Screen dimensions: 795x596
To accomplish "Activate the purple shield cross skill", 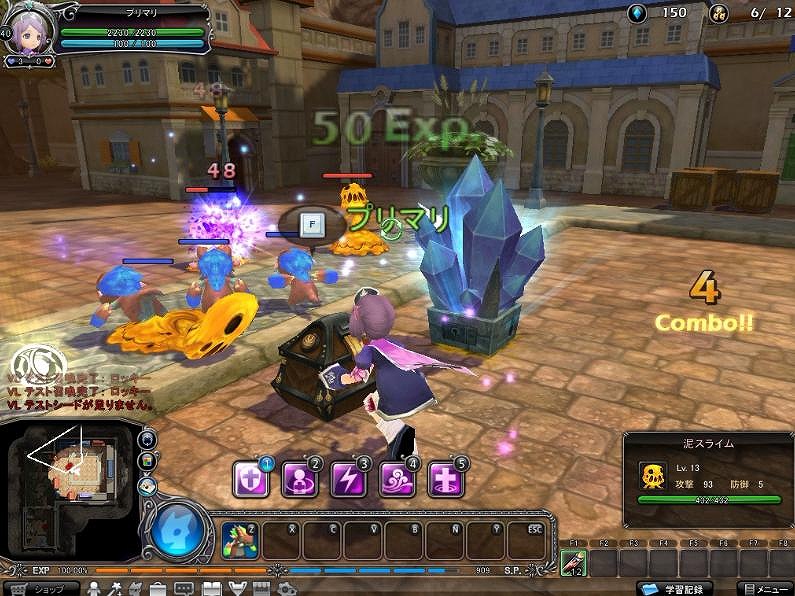I will [x=250, y=480].
